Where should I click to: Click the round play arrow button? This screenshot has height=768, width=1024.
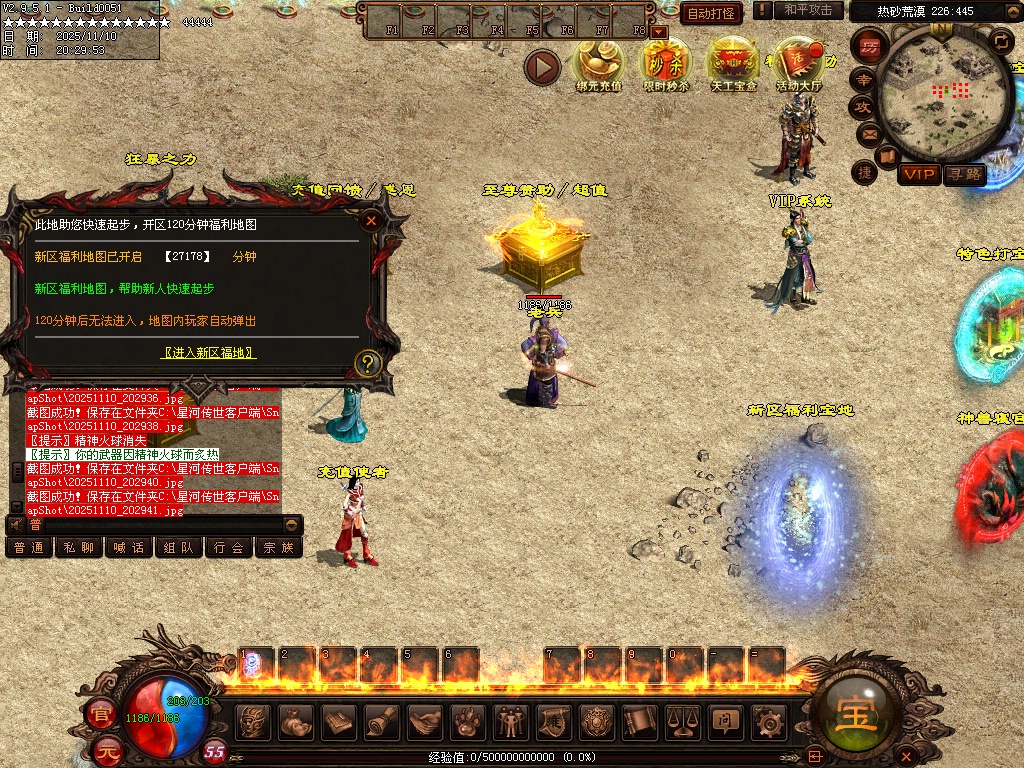coord(543,67)
